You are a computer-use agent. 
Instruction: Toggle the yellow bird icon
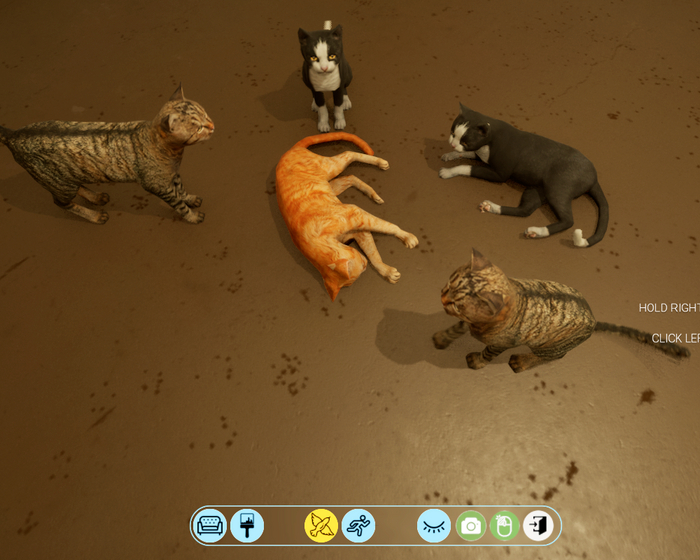pyautogui.click(x=321, y=525)
